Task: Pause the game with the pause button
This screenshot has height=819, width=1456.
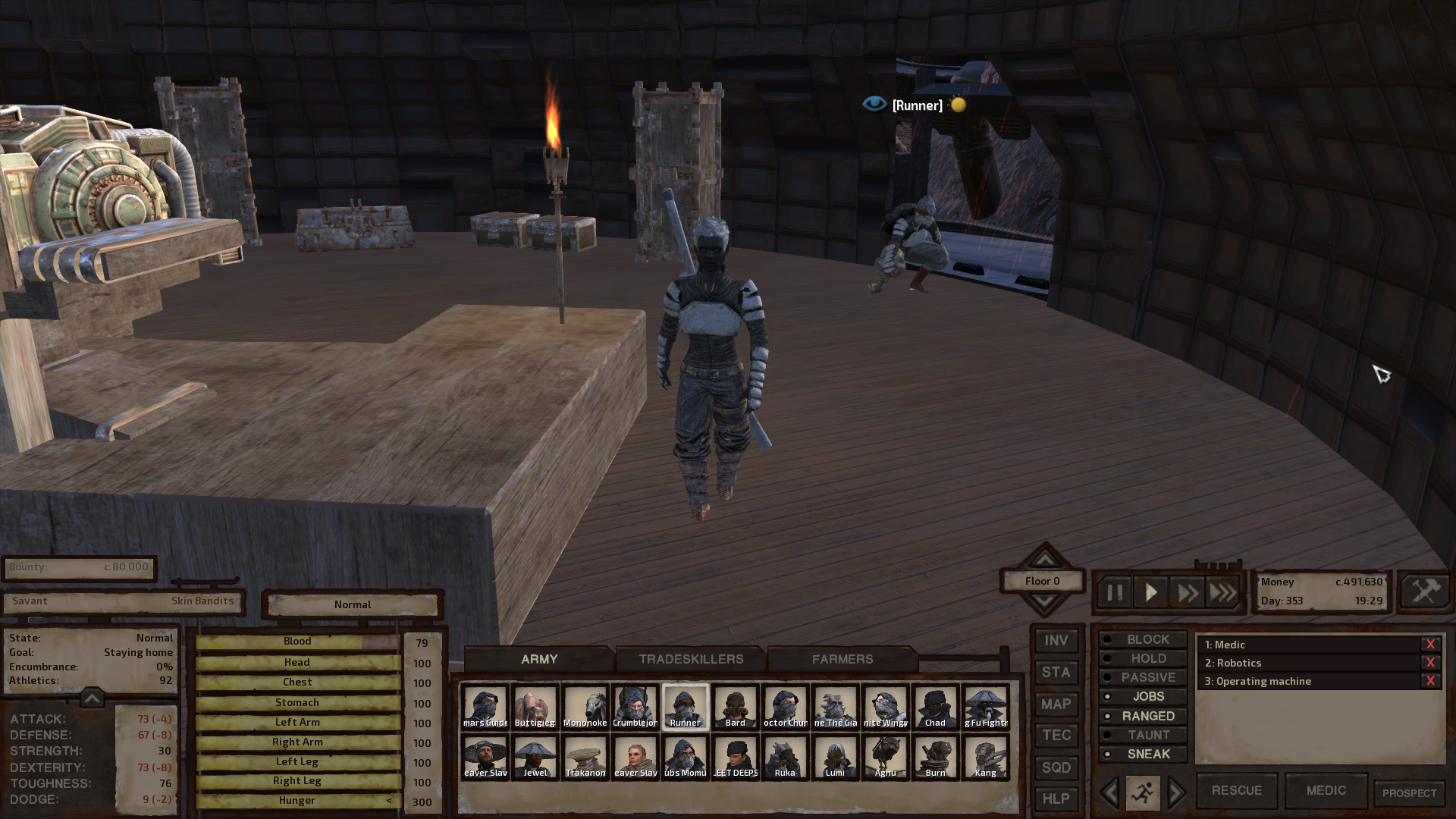Action: click(x=1114, y=592)
